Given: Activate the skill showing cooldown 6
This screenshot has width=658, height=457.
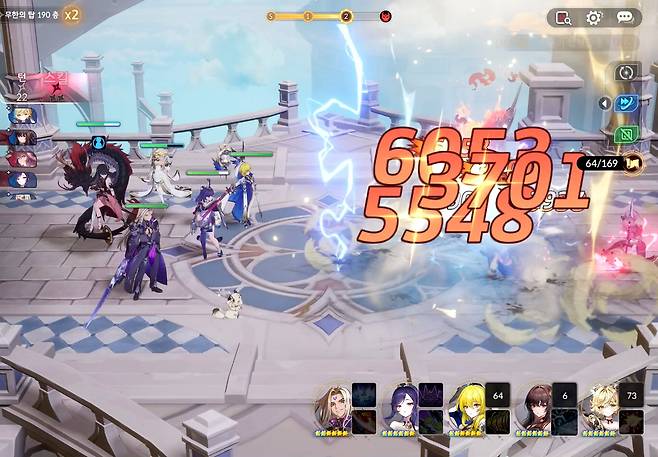Looking at the screenshot, I should click(565, 395).
